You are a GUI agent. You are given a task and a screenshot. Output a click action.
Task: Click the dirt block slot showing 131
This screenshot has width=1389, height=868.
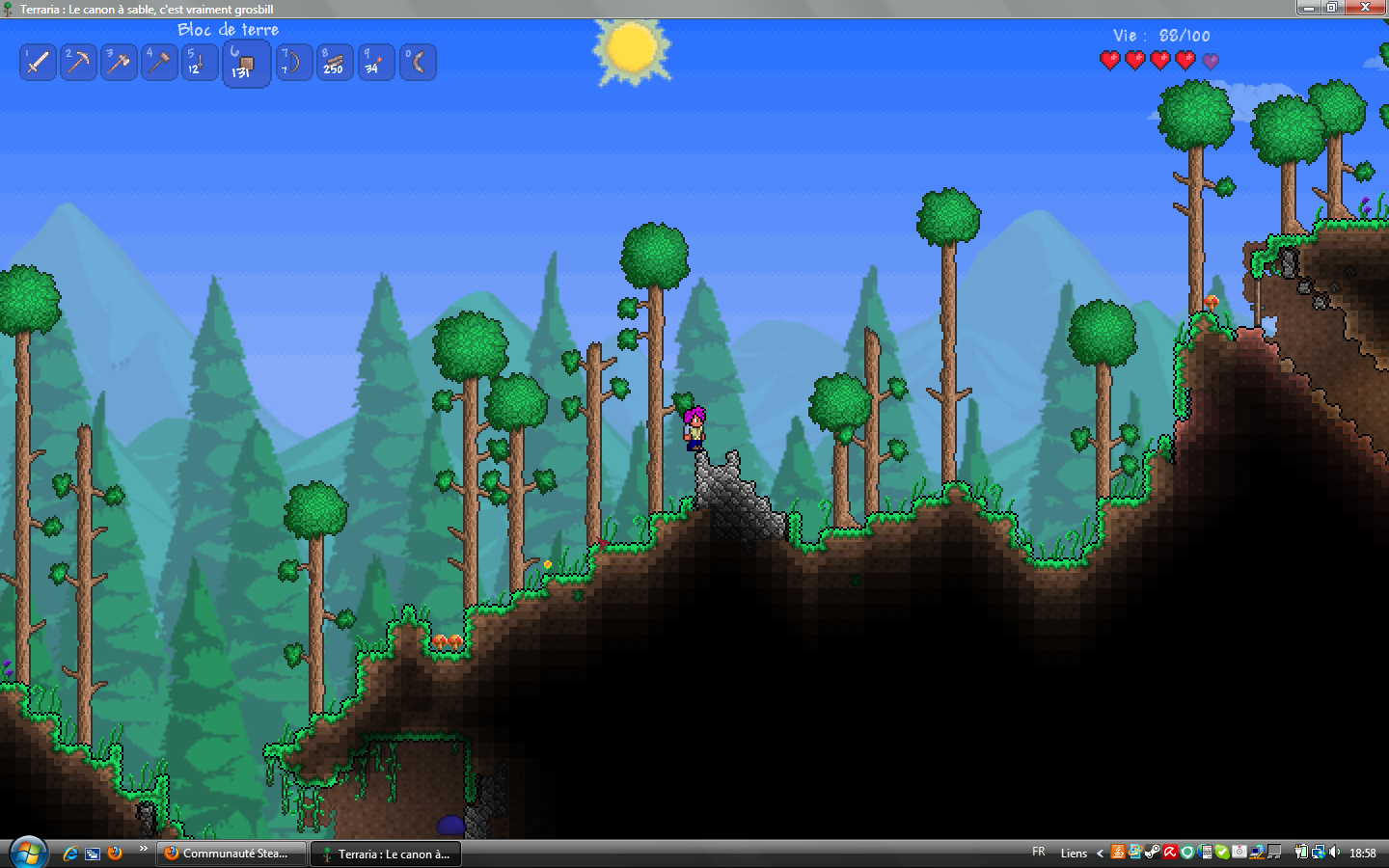coord(246,65)
